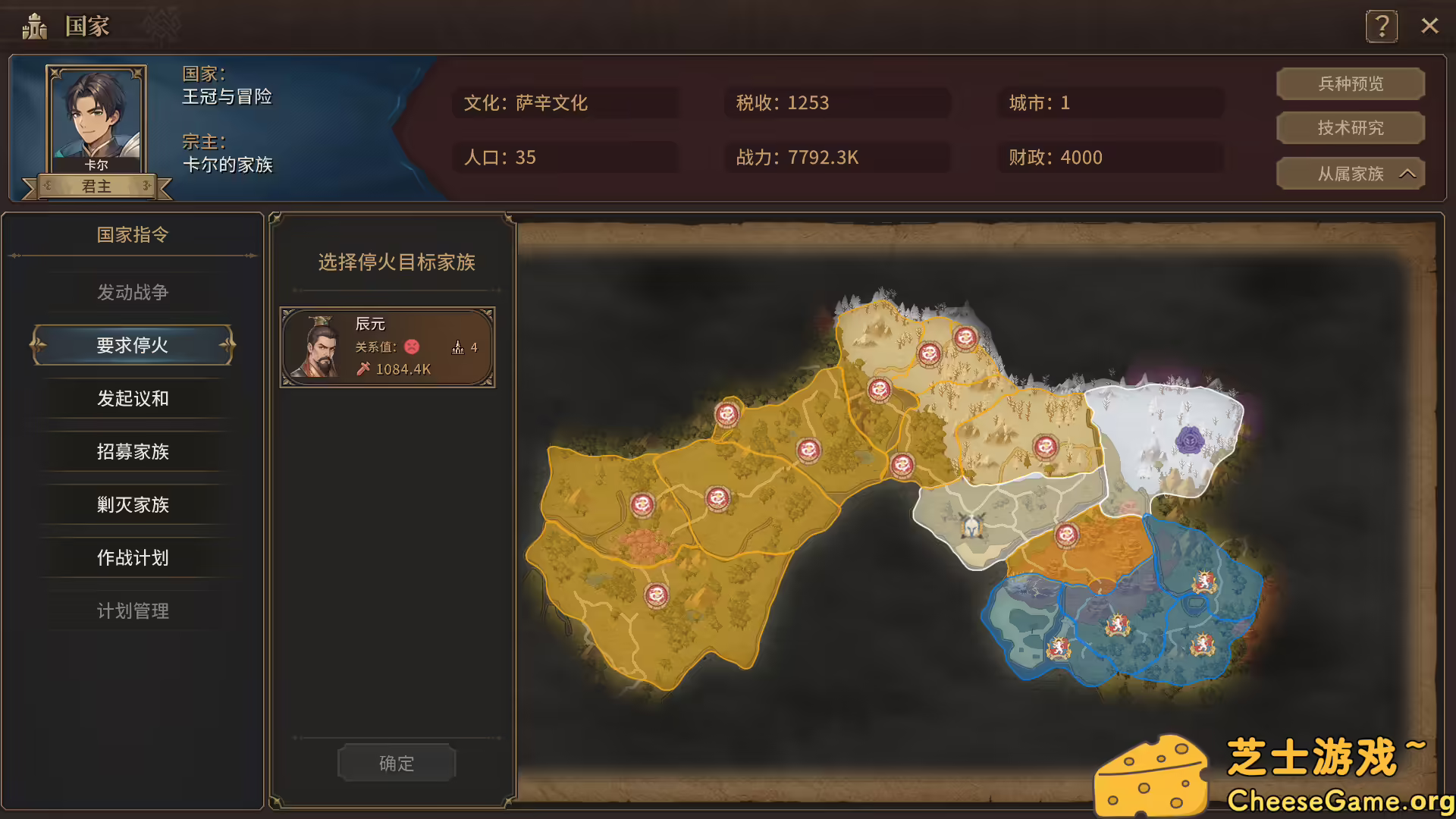Image resolution: width=1456 pixels, height=819 pixels.
Task: Open 技术研究 research screen
Action: point(1350,127)
